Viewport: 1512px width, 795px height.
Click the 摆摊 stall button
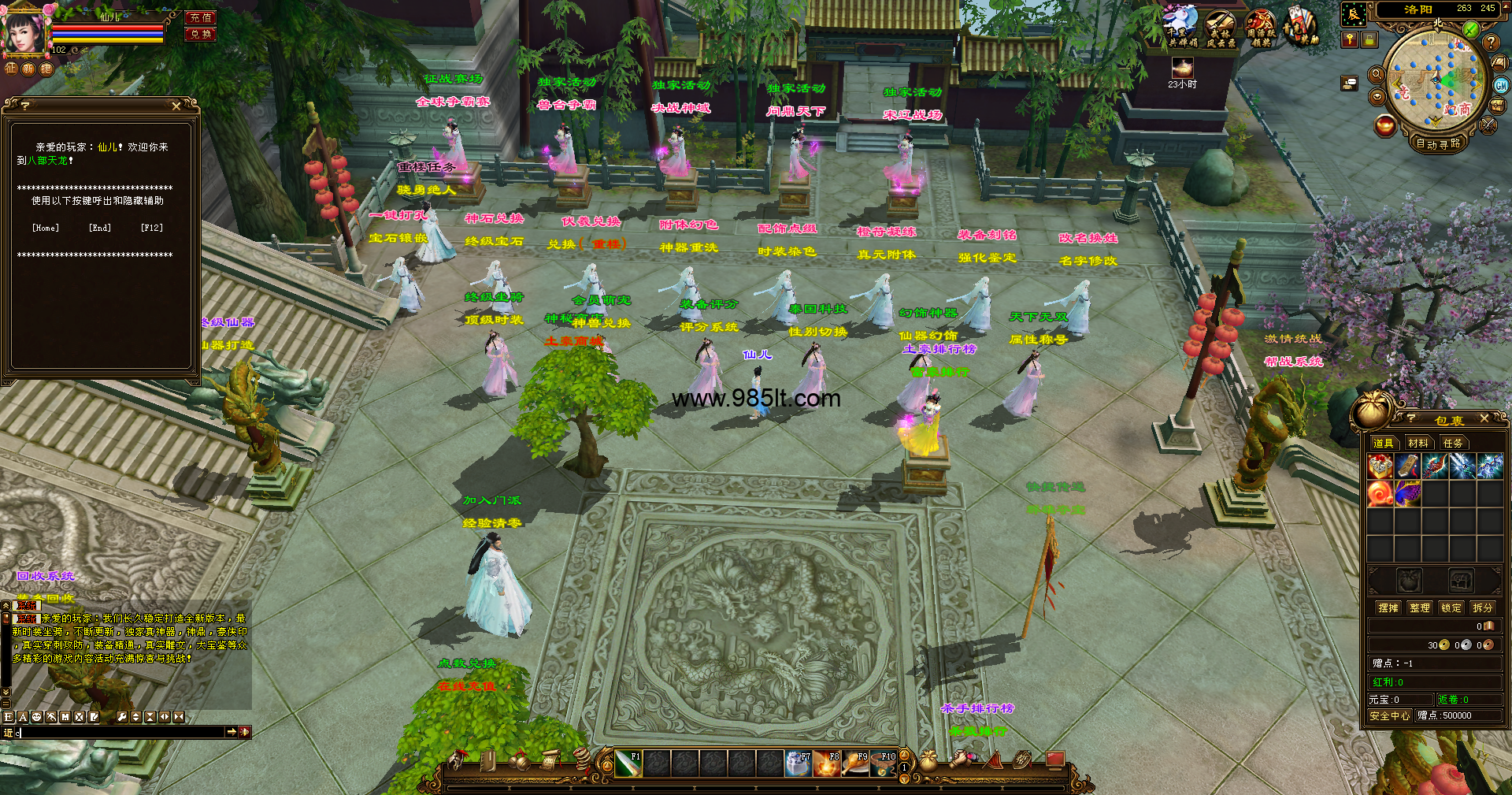[1388, 607]
